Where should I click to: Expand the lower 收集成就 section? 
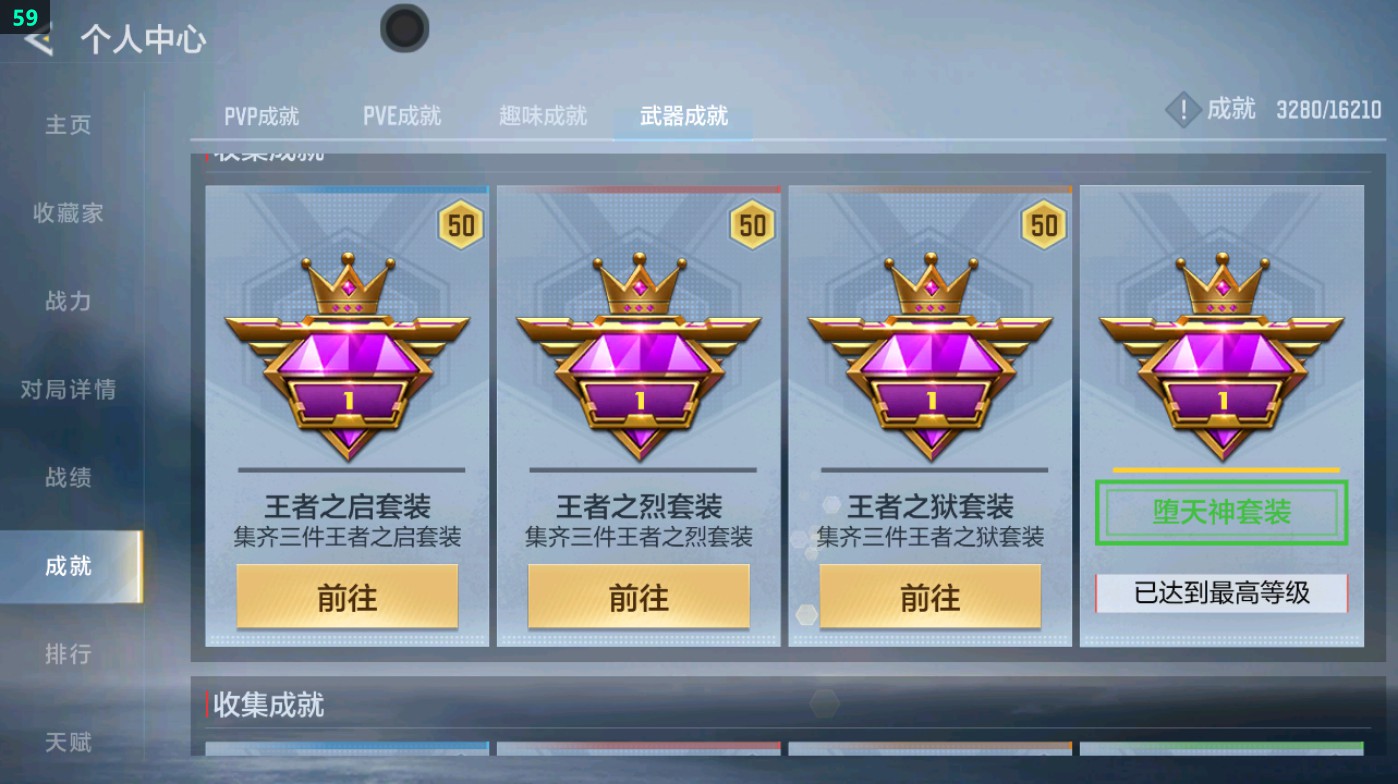pos(266,705)
